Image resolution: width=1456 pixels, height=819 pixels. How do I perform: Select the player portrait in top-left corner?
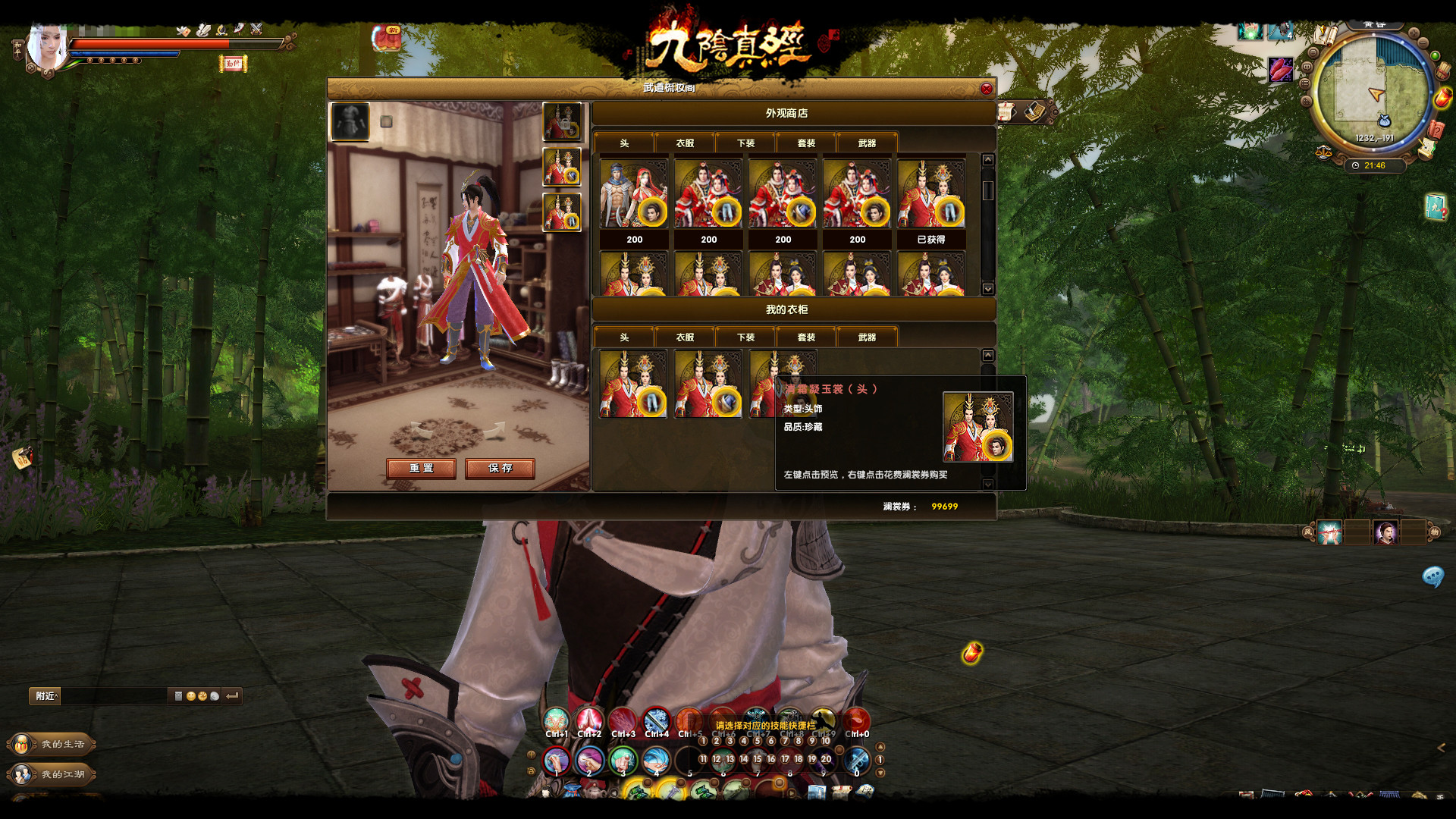(45, 47)
